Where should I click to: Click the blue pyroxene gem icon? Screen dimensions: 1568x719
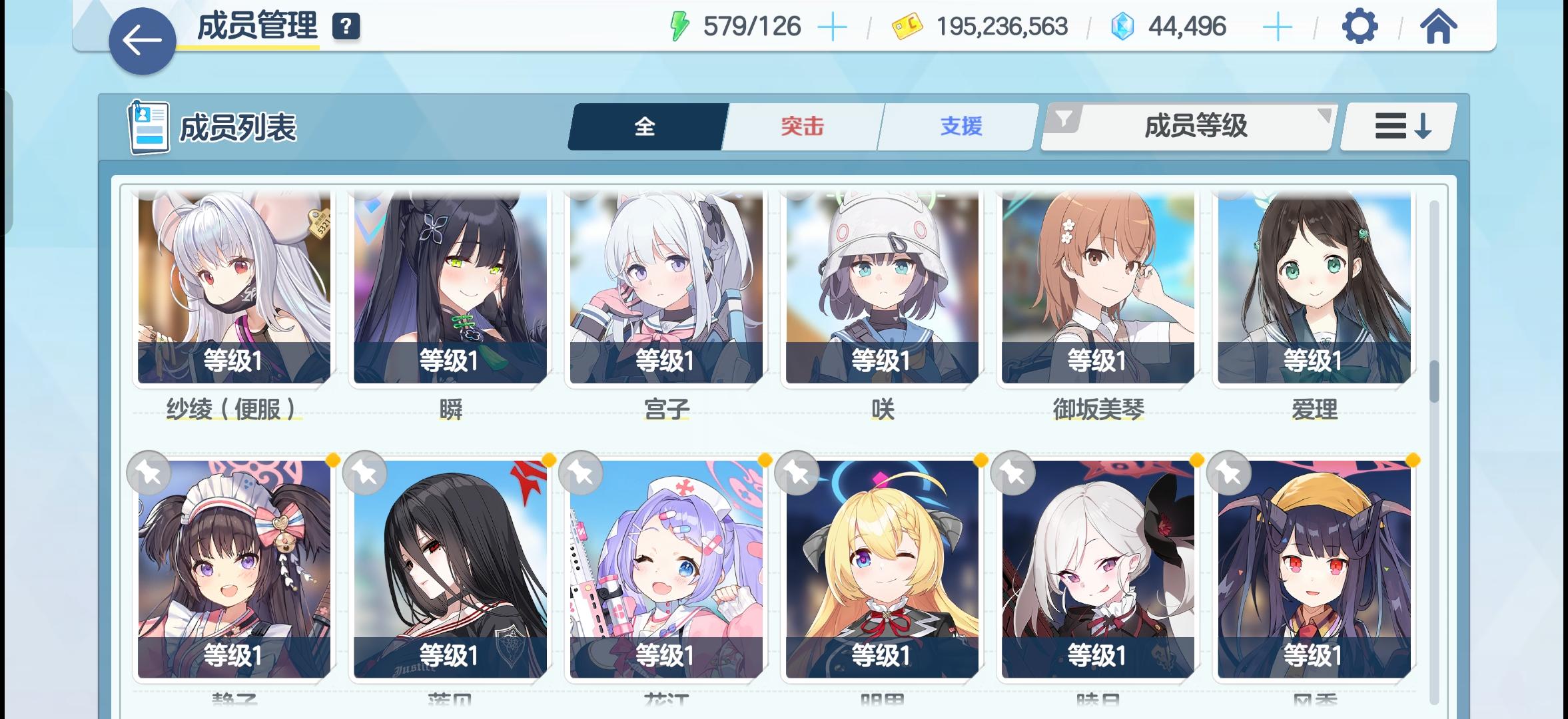[1123, 25]
